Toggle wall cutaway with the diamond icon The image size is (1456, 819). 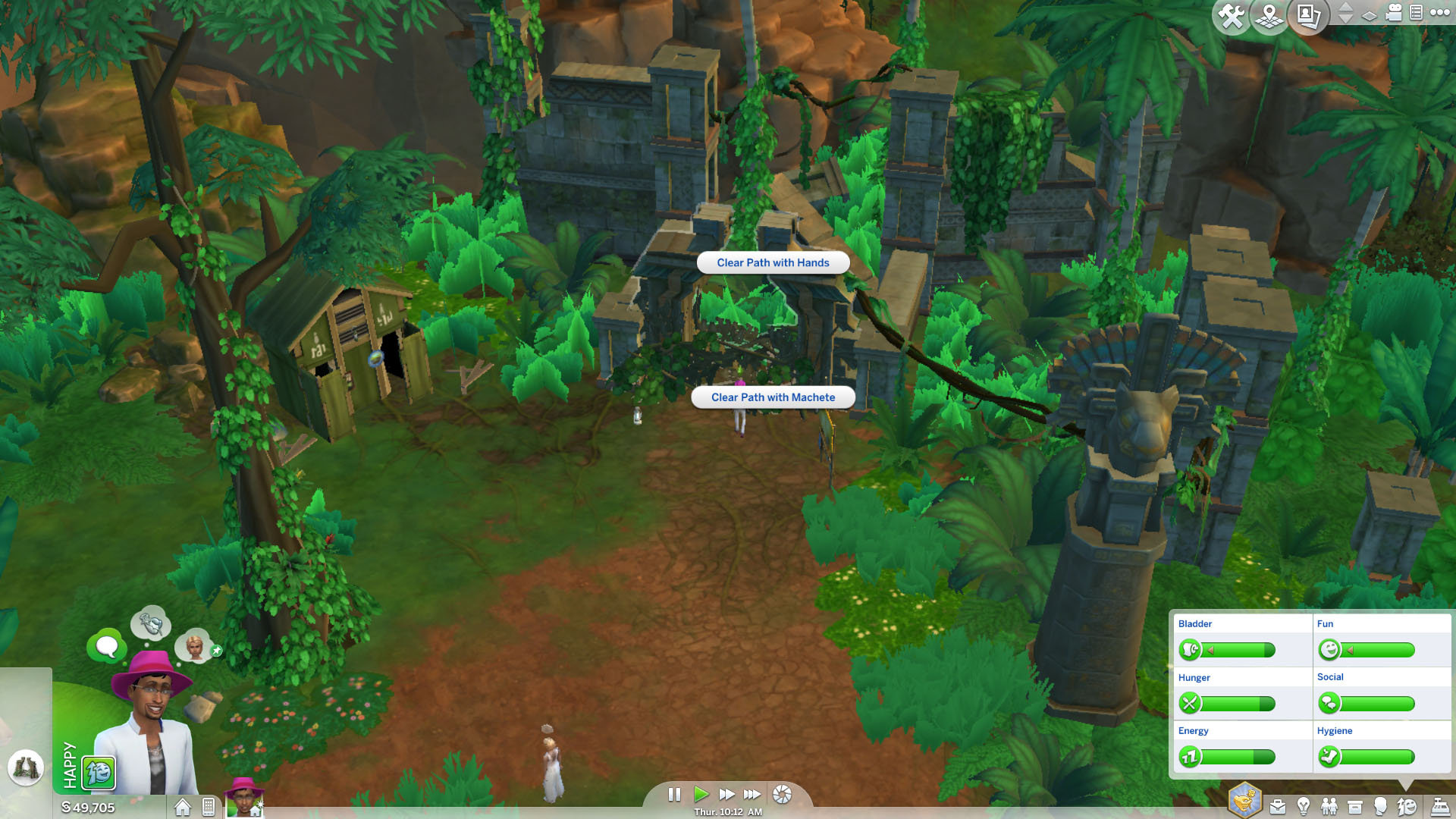1369,15
